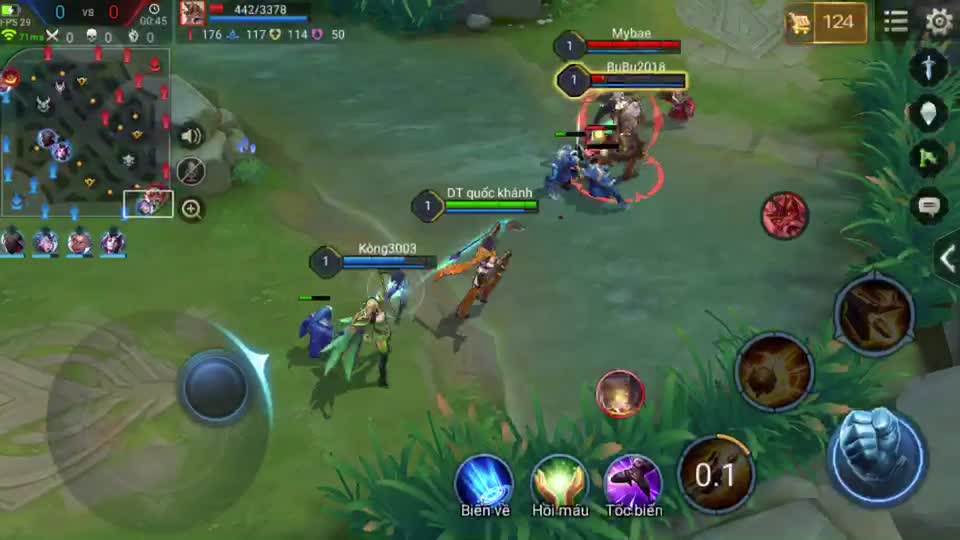Image resolution: width=960 pixels, height=540 pixels.
Task: Expand the side panel arrow
Action: tap(946, 258)
